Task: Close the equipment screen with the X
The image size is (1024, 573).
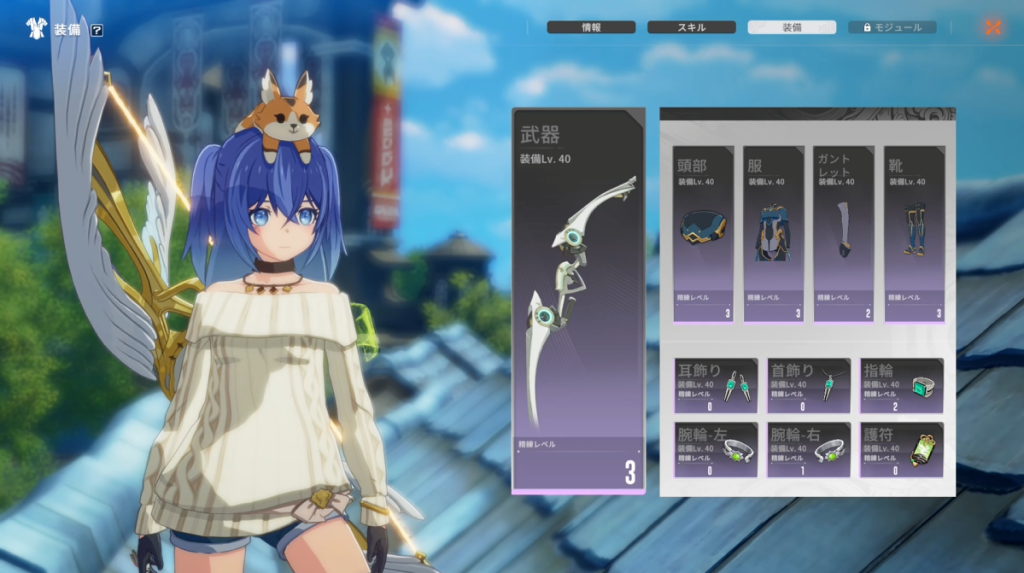Action: click(992, 27)
